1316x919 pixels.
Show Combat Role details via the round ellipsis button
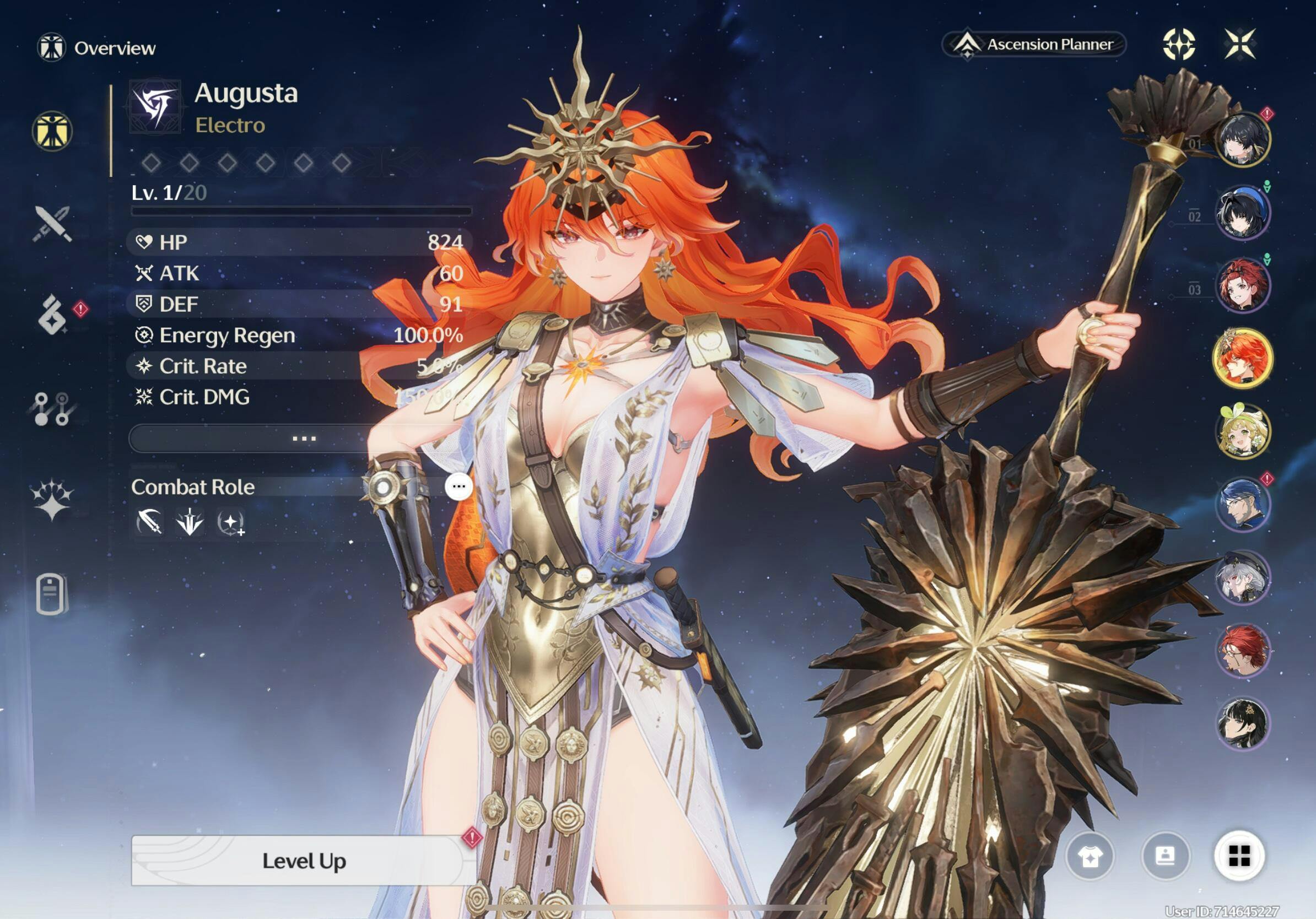click(459, 487)
